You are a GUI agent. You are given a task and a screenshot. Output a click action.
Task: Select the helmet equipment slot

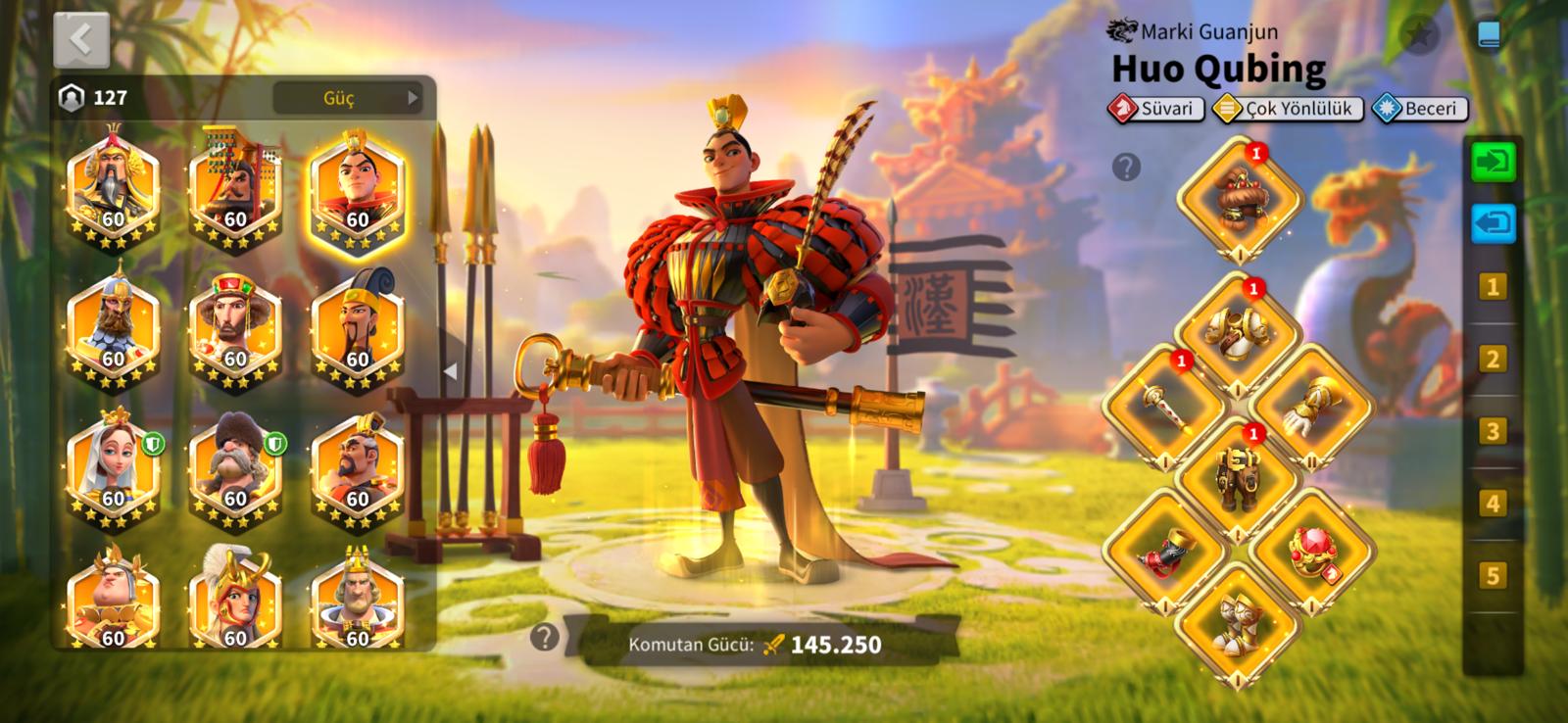(x=1239, y=198)
